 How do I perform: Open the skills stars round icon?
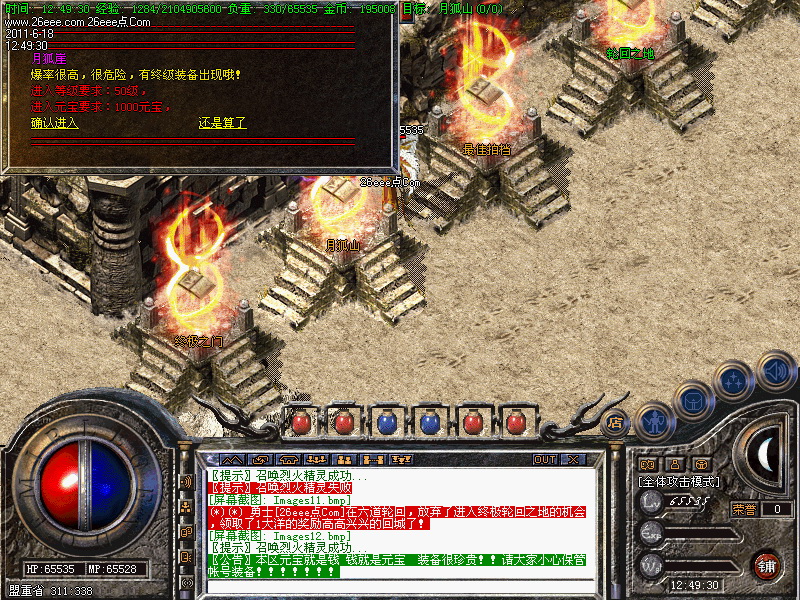point(735,381)
